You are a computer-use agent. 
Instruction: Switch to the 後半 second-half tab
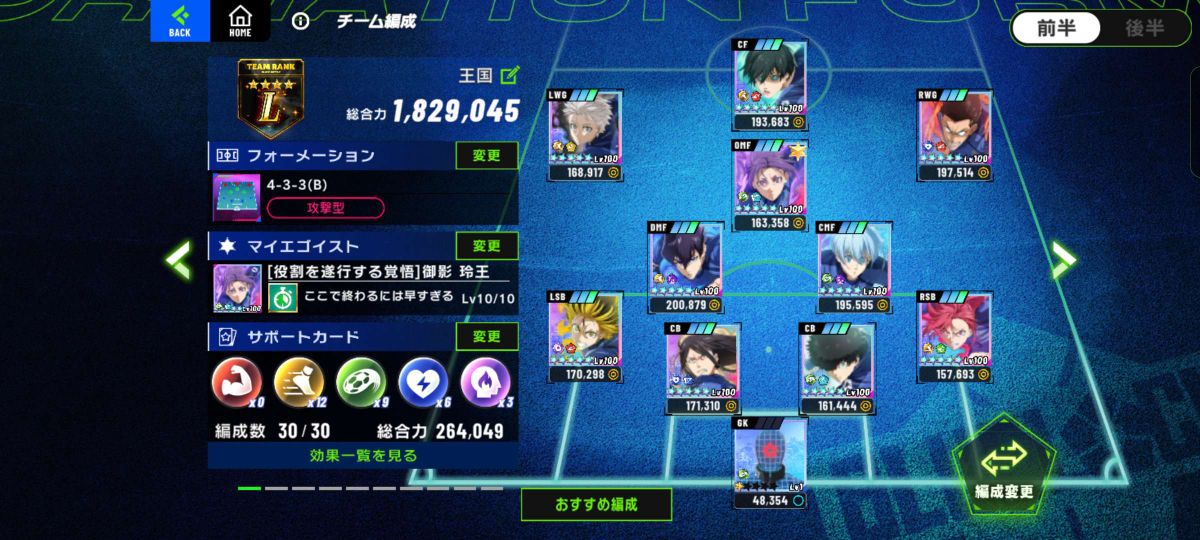coord(1144,28)
